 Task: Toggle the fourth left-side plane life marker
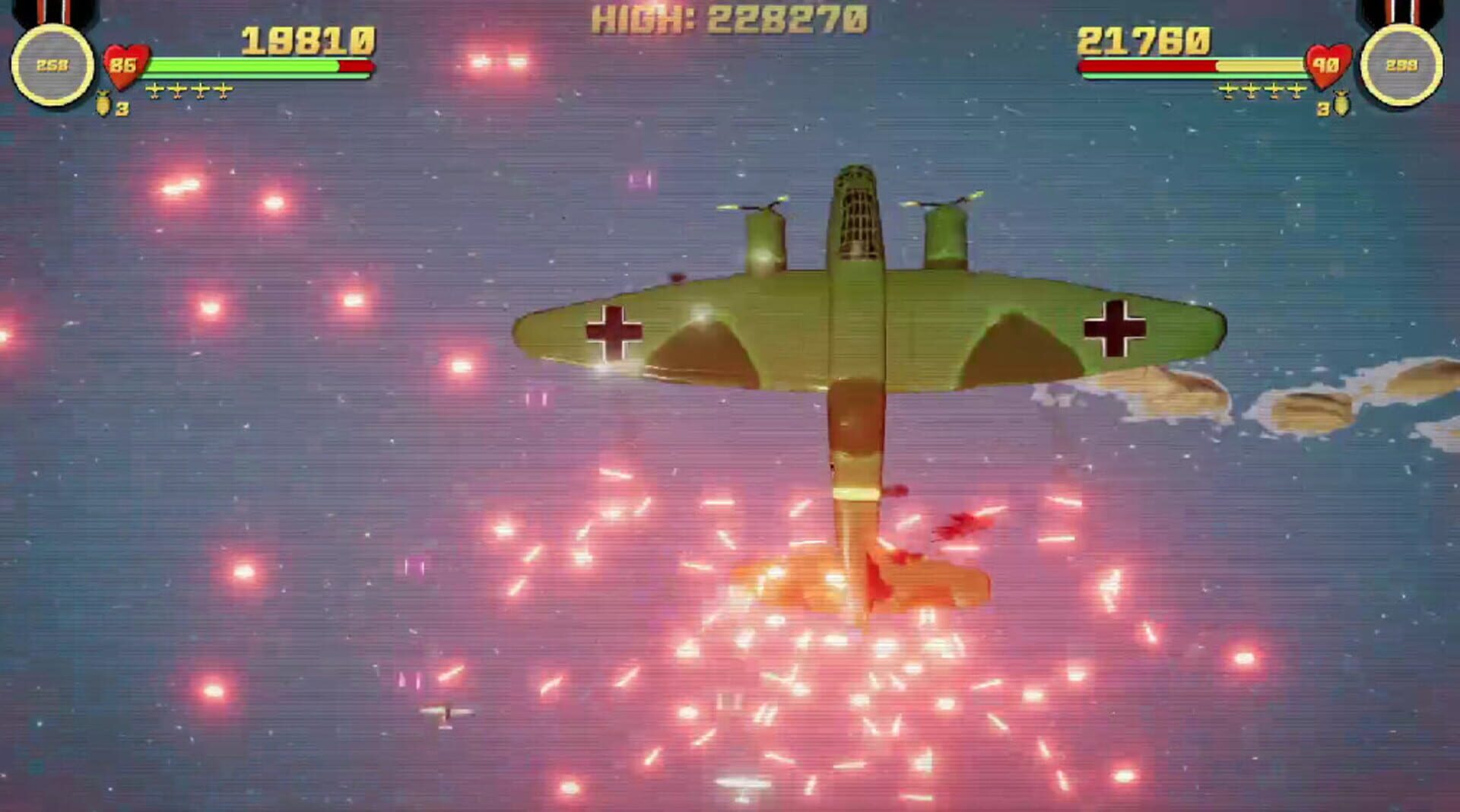[x=224, y=89]
